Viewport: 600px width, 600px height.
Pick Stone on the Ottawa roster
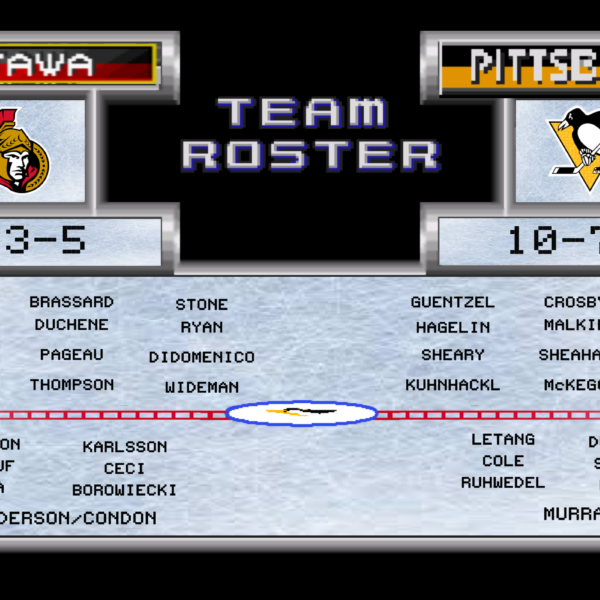[202, 304]
